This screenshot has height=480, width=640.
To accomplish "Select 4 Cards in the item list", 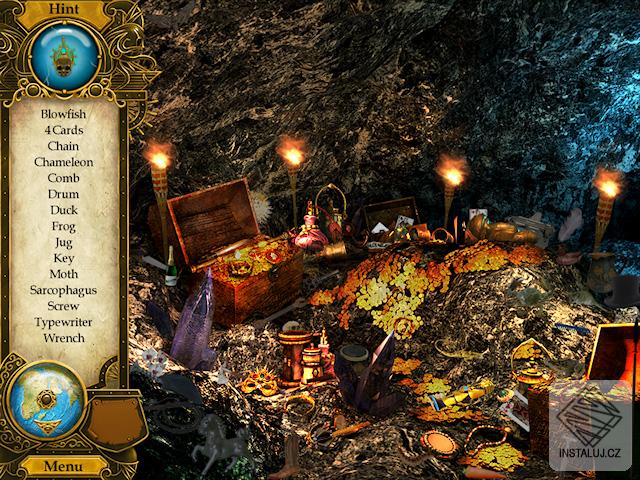I will click(64, 130).
